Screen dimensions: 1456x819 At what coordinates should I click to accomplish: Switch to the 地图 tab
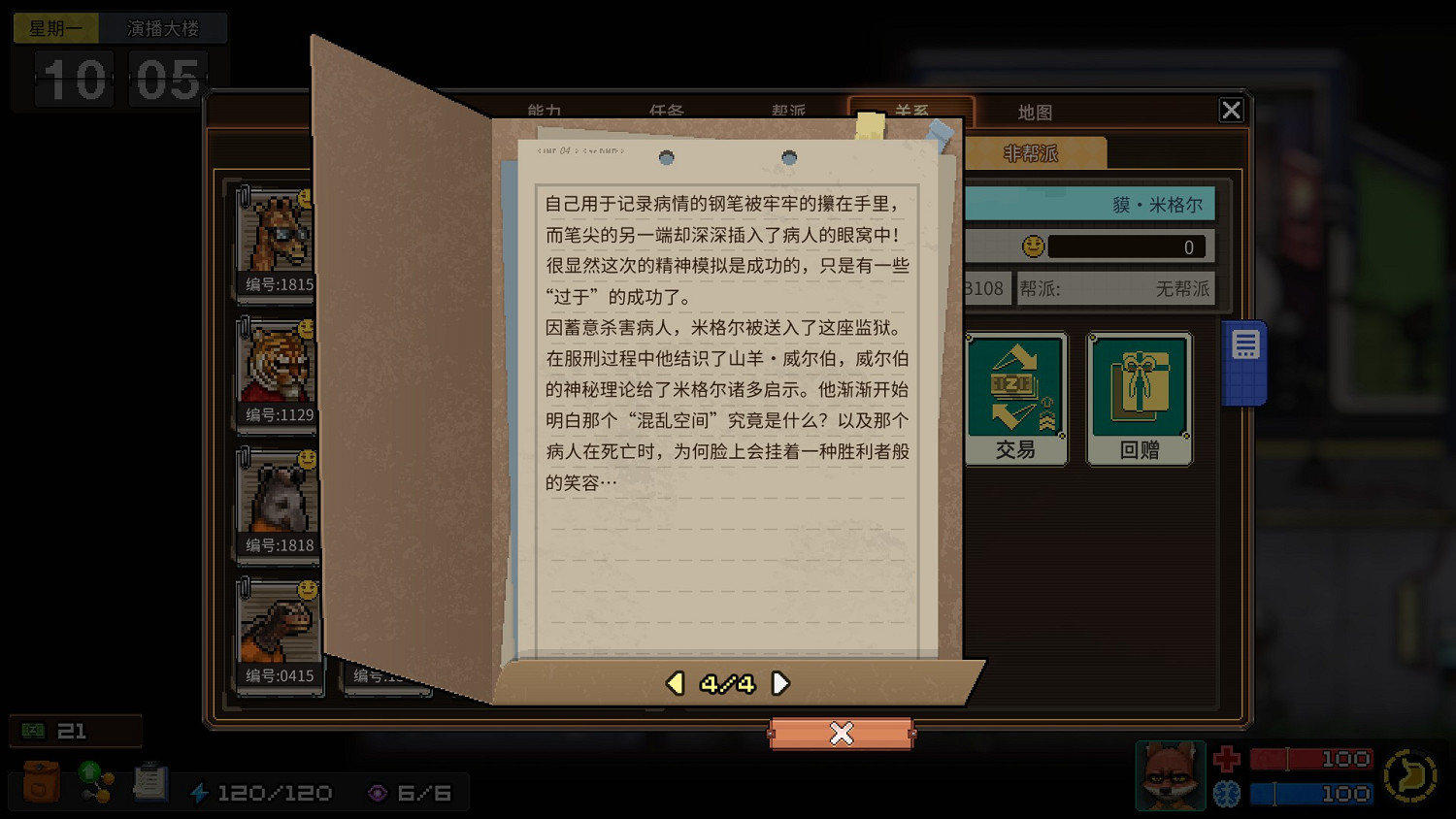(x=1036, y=112)
